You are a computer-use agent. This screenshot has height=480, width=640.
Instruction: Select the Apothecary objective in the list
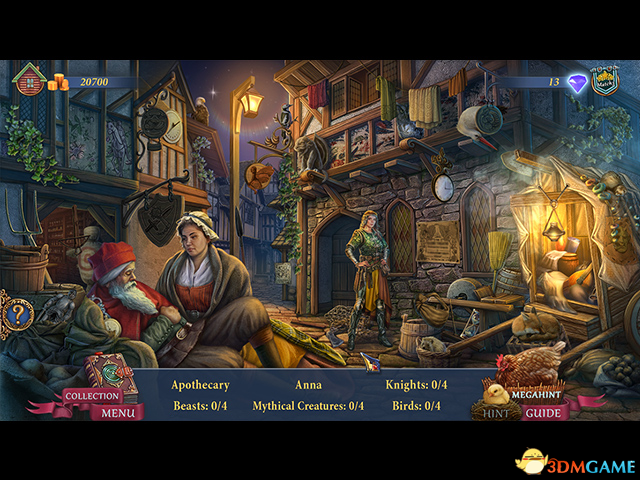pyautogui.click(x=200, y=384)
